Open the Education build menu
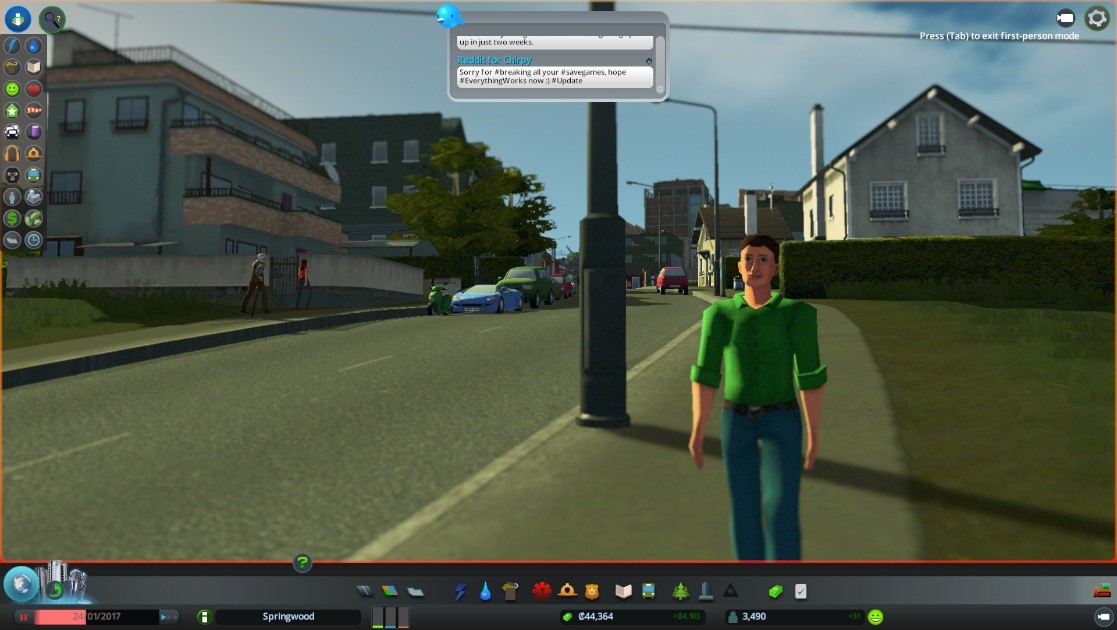The height and width of the screenshot is (630, 1117). [623, 591]
